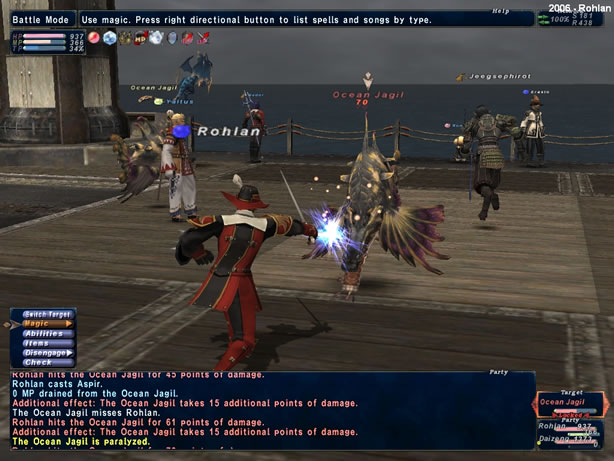Choose Disengage to stop attacking

(46, 352)
